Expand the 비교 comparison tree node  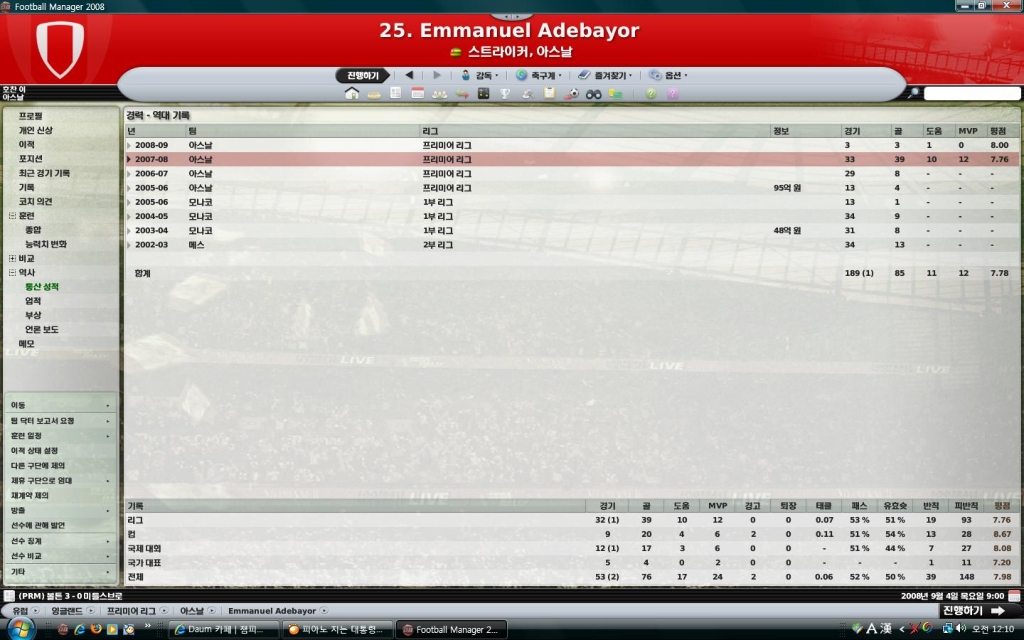(x=12, y=258)
